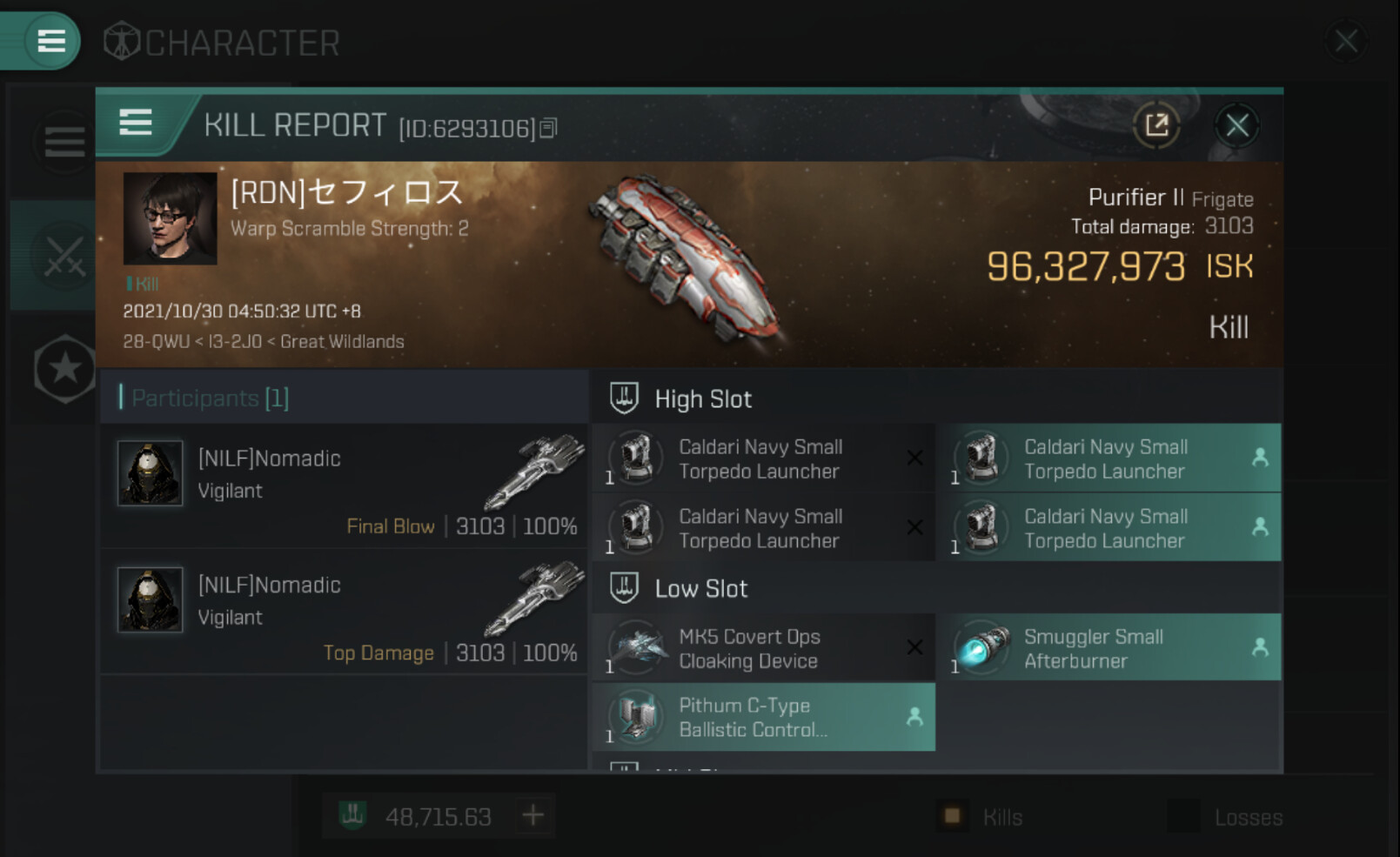The height and width of the screenshot is (857, 1400).
Task: Close the Kill Report window
Action: click(1236, 126)
